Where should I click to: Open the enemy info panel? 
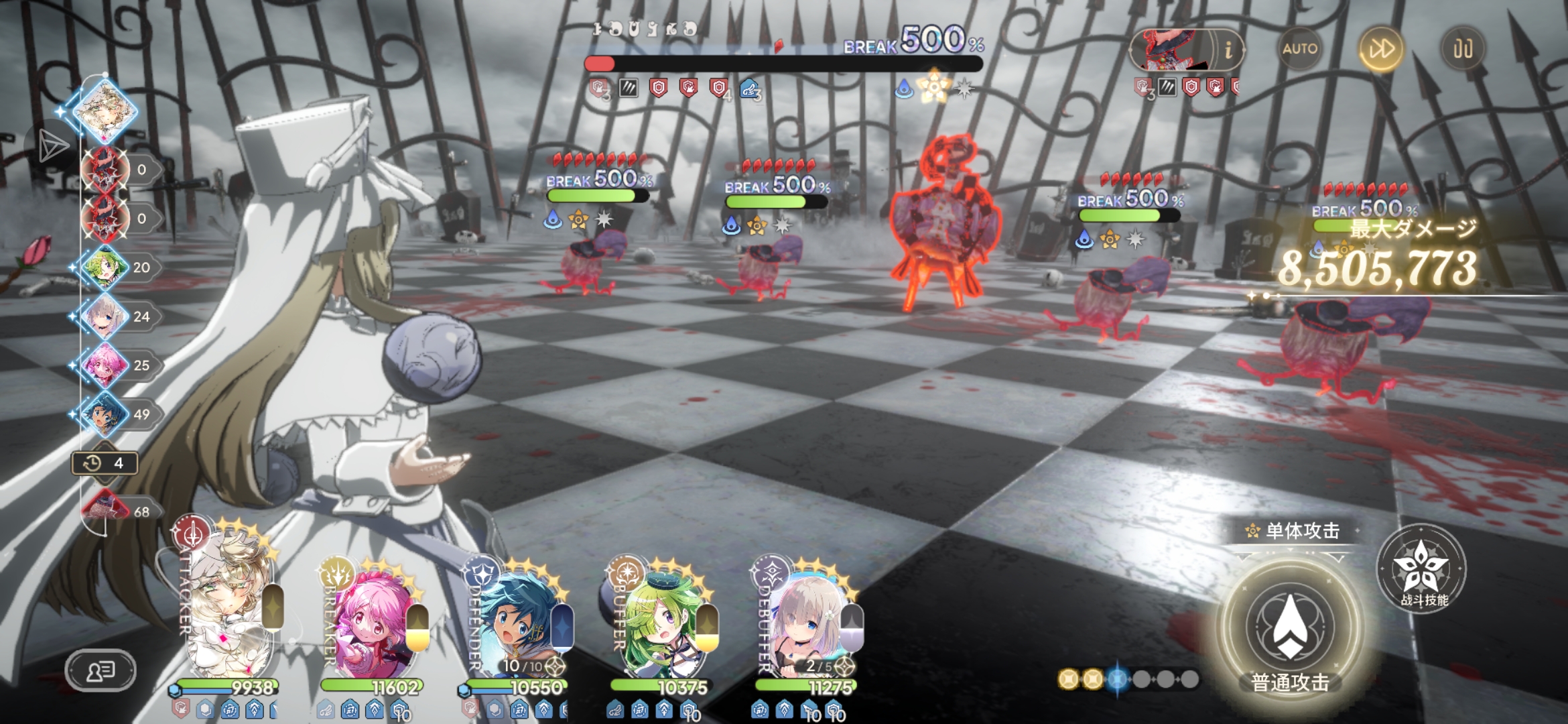coord(1228,50)
